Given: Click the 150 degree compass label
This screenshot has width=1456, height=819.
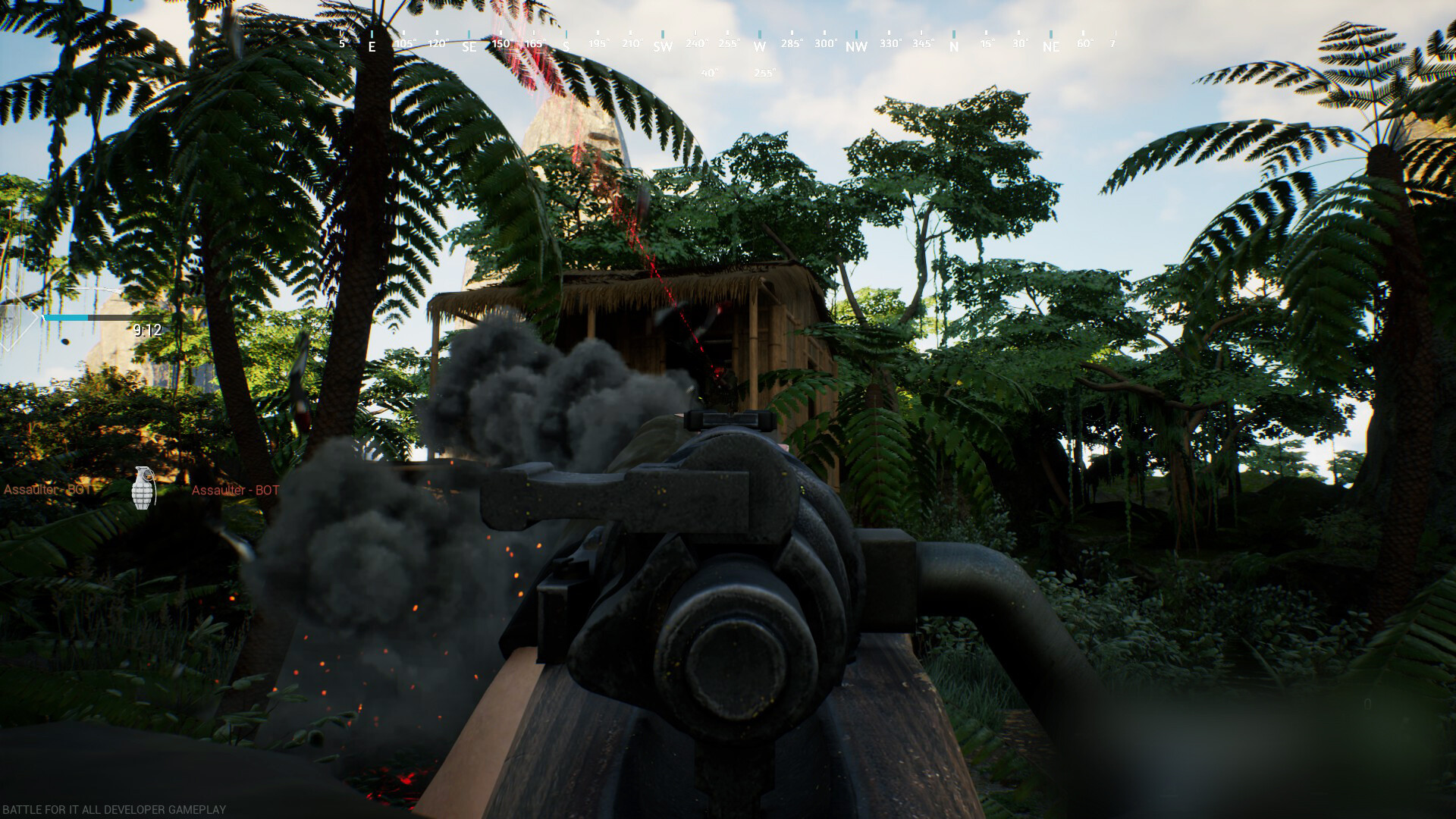Looking at the screenshot, I should tap(500, 44).
